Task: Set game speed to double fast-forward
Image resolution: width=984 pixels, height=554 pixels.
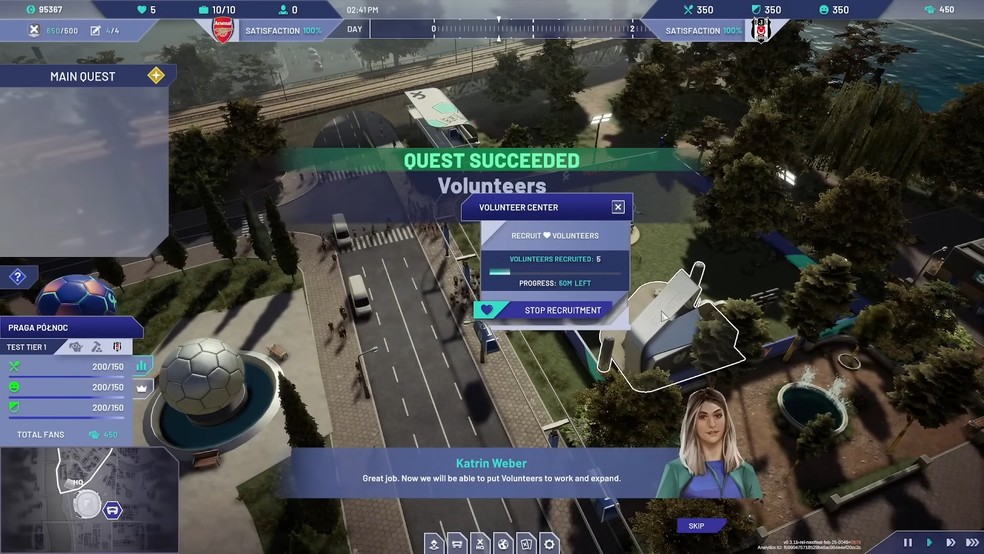Action: [949, 542]
